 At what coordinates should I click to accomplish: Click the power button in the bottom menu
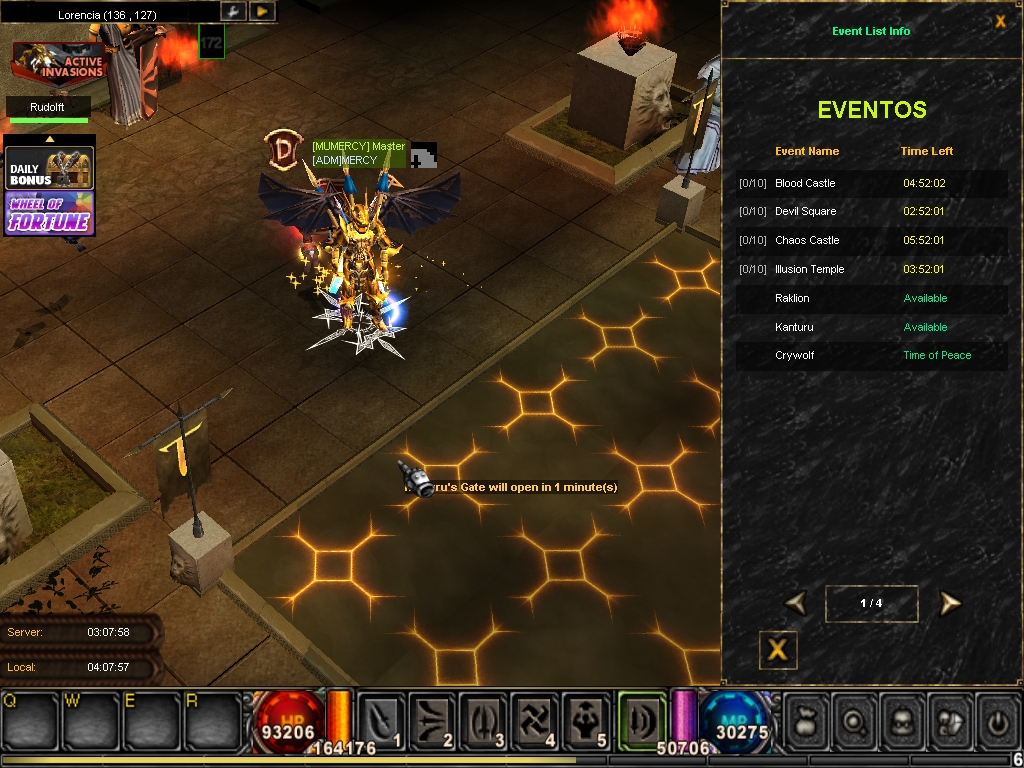pos(996,720)
